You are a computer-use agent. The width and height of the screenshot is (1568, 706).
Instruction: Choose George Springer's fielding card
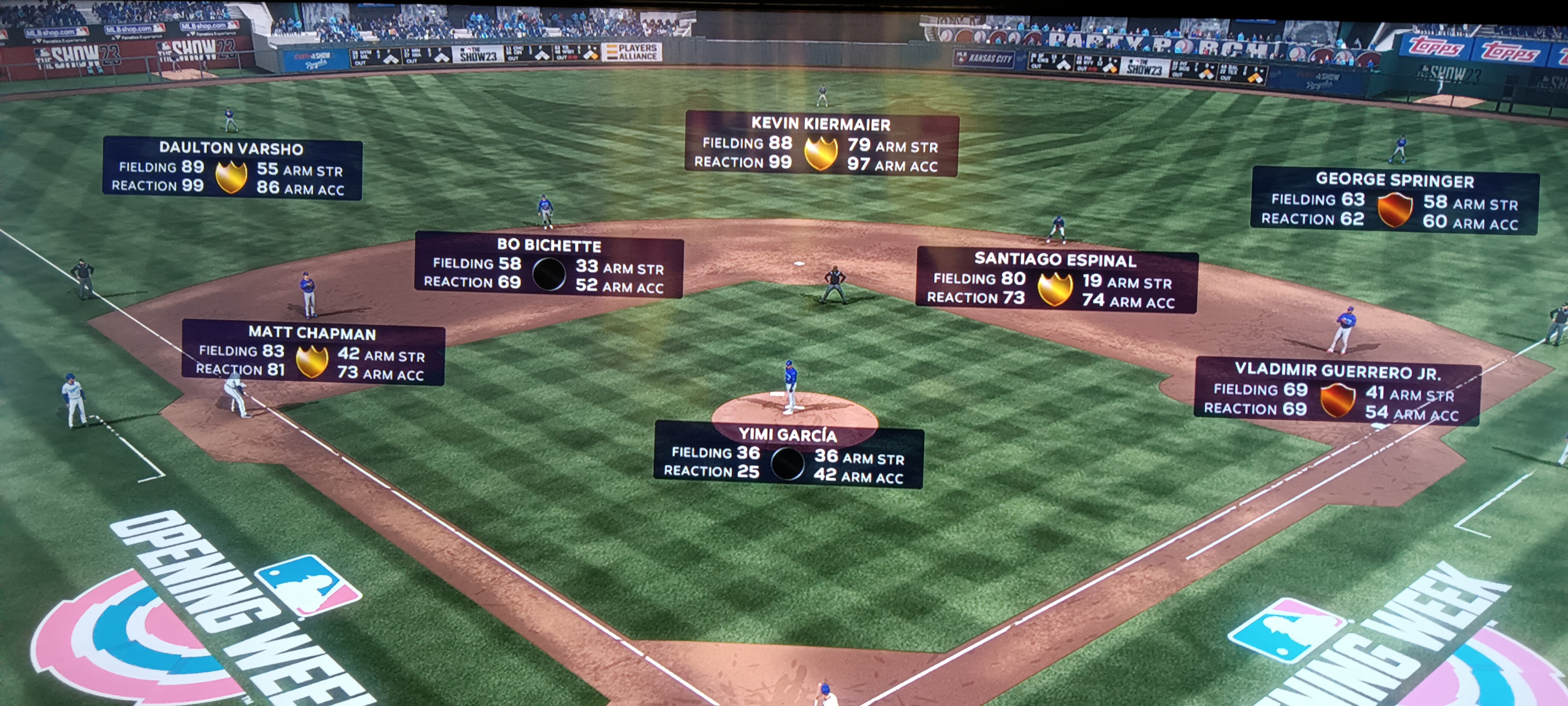pos(1394,201)
